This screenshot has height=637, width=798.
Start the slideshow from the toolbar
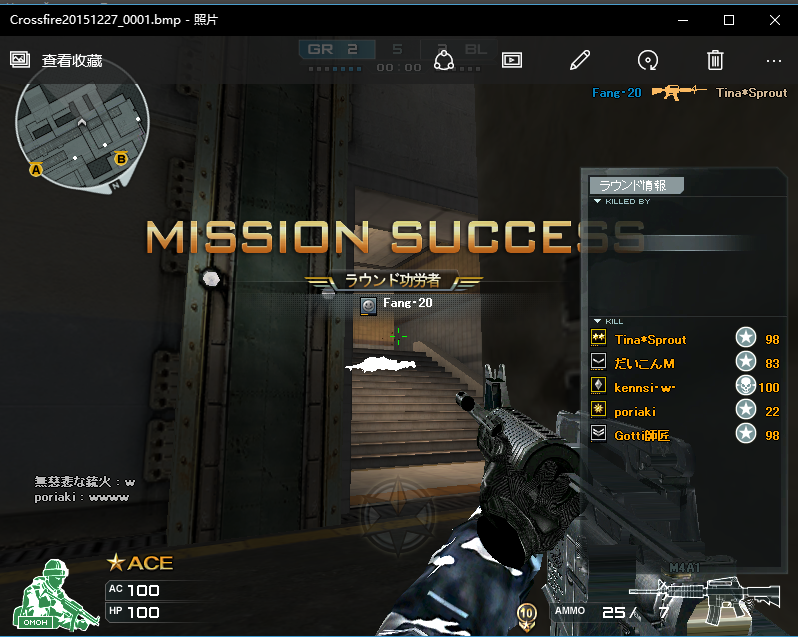coord(511,60)
